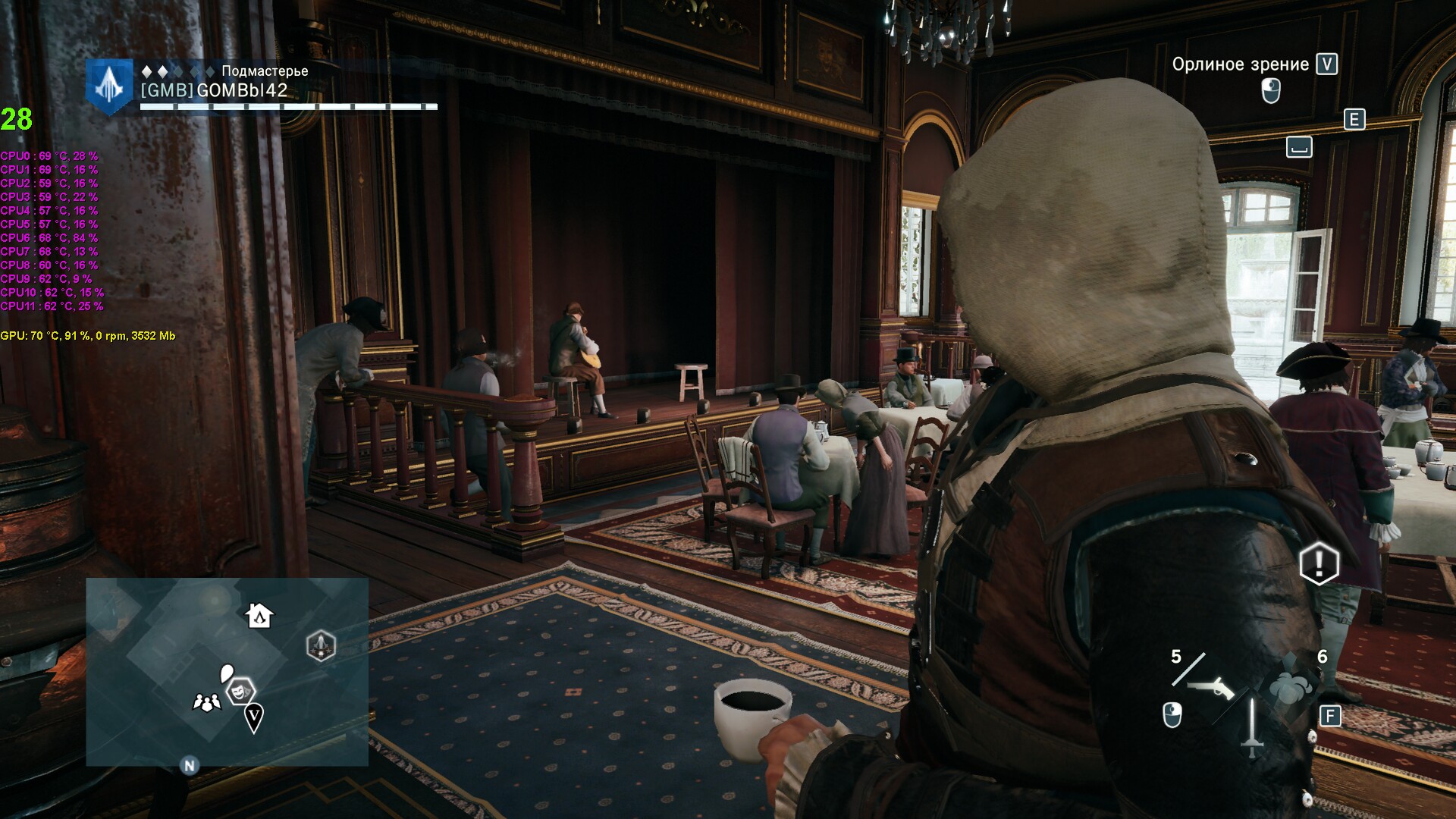Select the starred assassin hexagon marker on the minimap
The height and width of the screenshot is (819, 1456).
click(321, 647)
